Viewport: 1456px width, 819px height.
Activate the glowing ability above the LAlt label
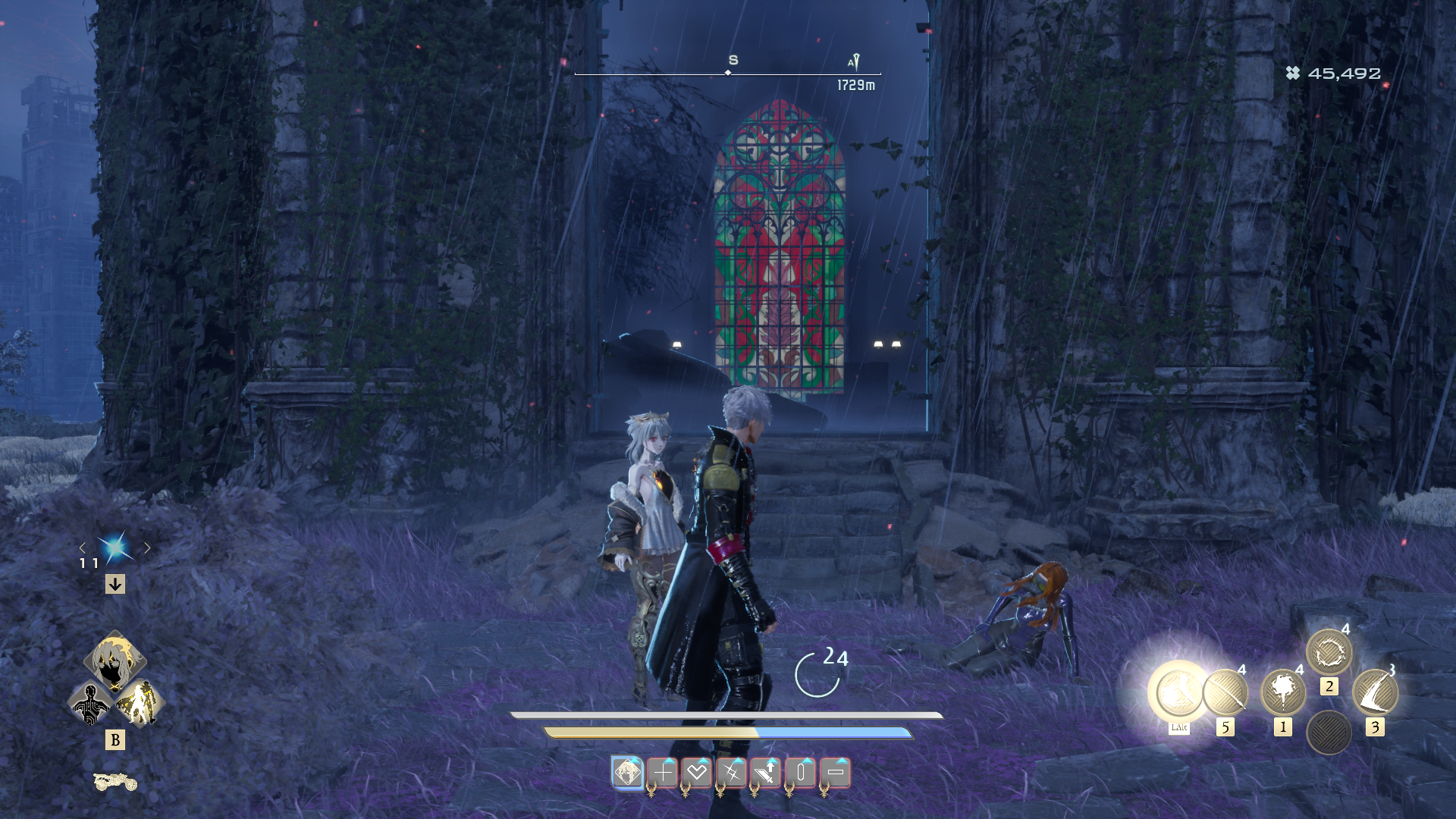pos(1178,691)
